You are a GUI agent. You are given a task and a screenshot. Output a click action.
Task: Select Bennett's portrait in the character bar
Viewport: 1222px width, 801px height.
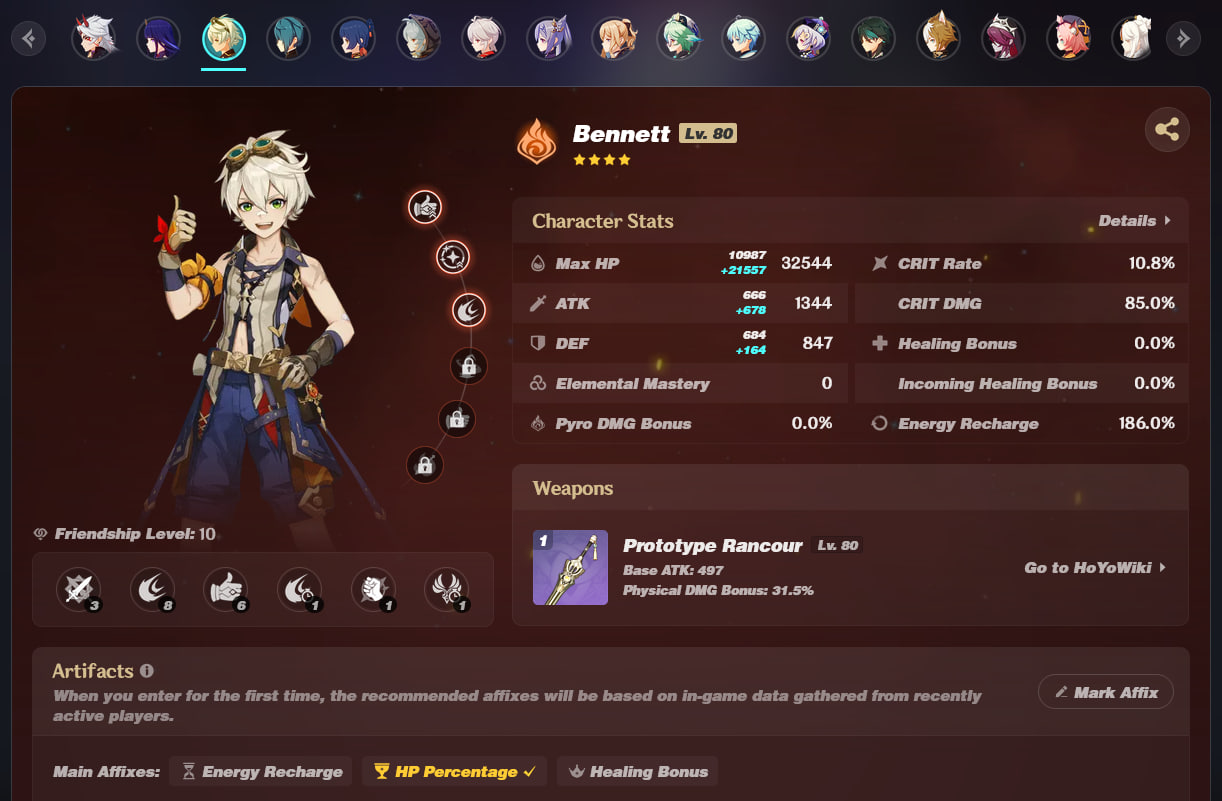pyautogui.click(x=224, y=39)
